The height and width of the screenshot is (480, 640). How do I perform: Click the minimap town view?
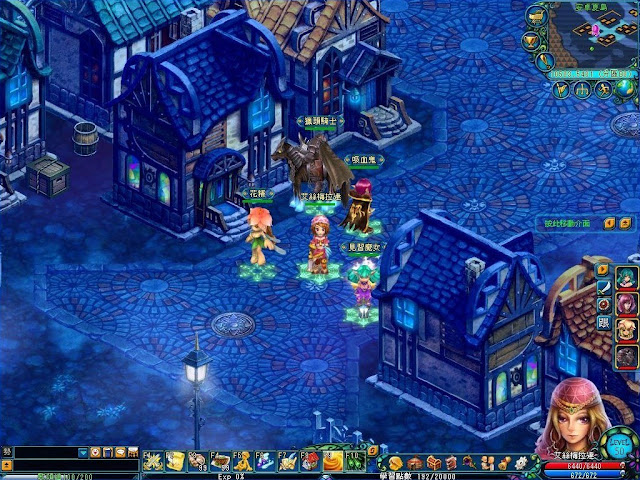click(602, 35)
